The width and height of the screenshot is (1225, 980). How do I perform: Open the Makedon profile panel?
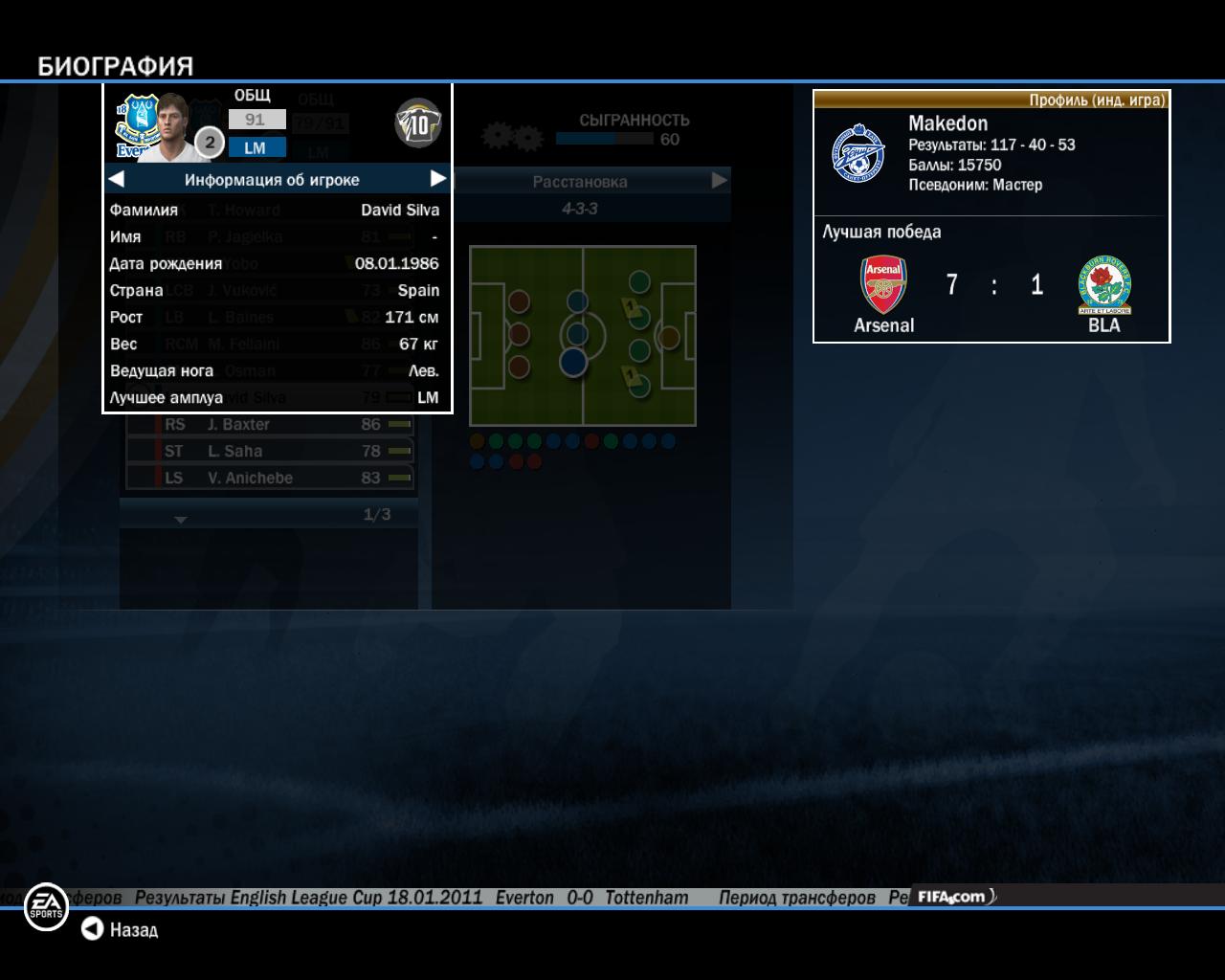(991, 153)
